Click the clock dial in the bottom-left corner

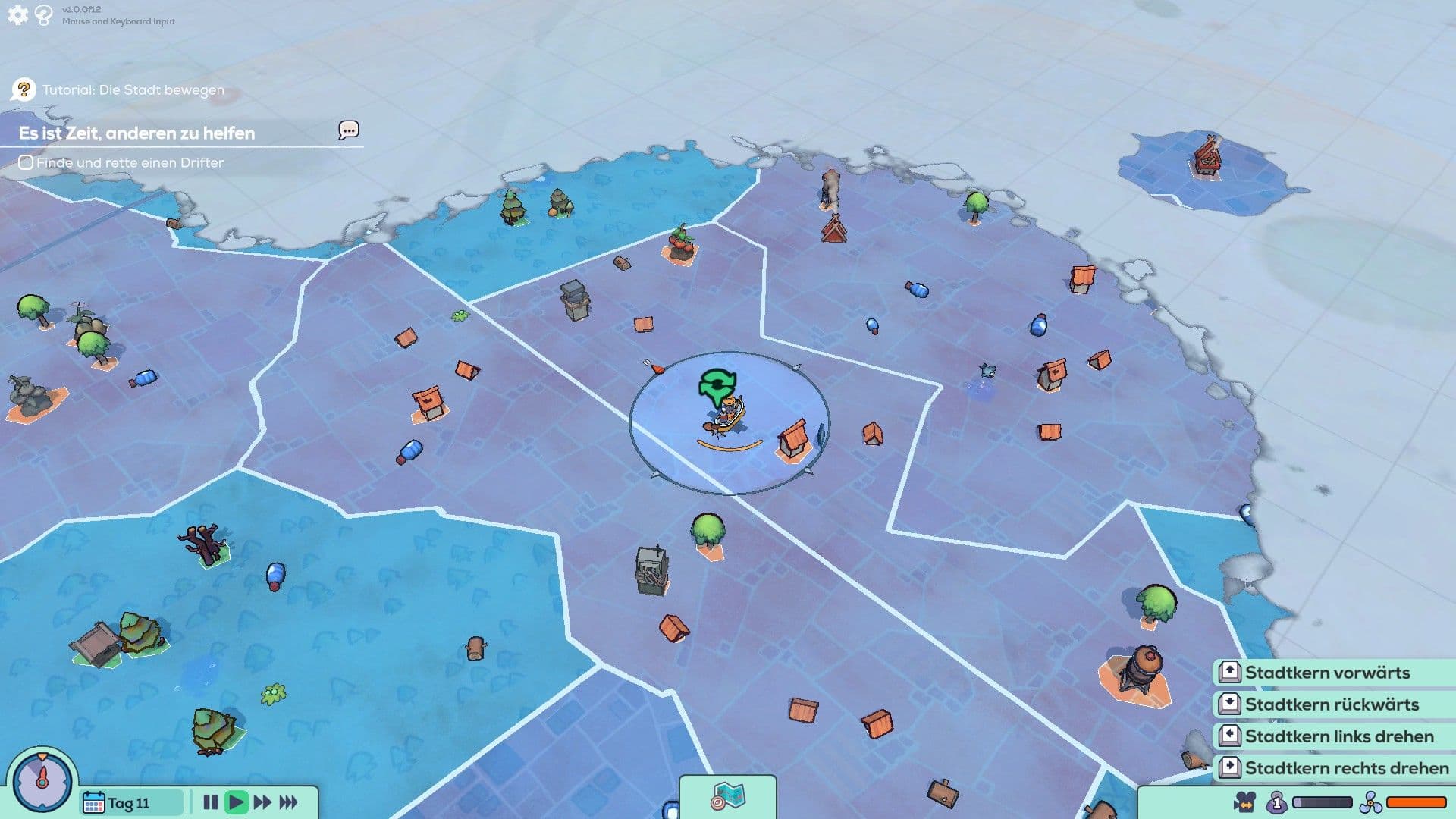42,782
